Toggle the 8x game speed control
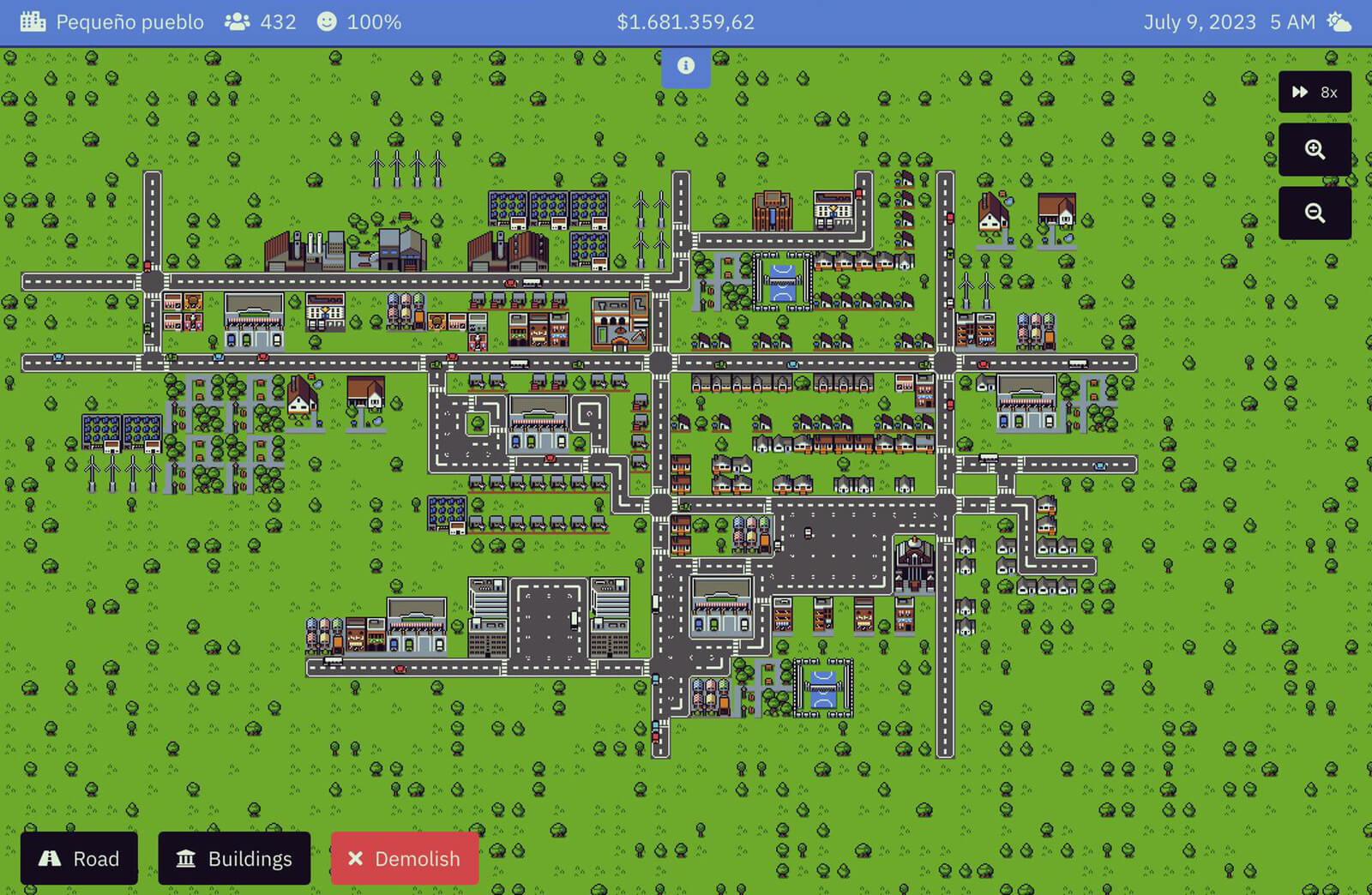 tap(1314, 92)
